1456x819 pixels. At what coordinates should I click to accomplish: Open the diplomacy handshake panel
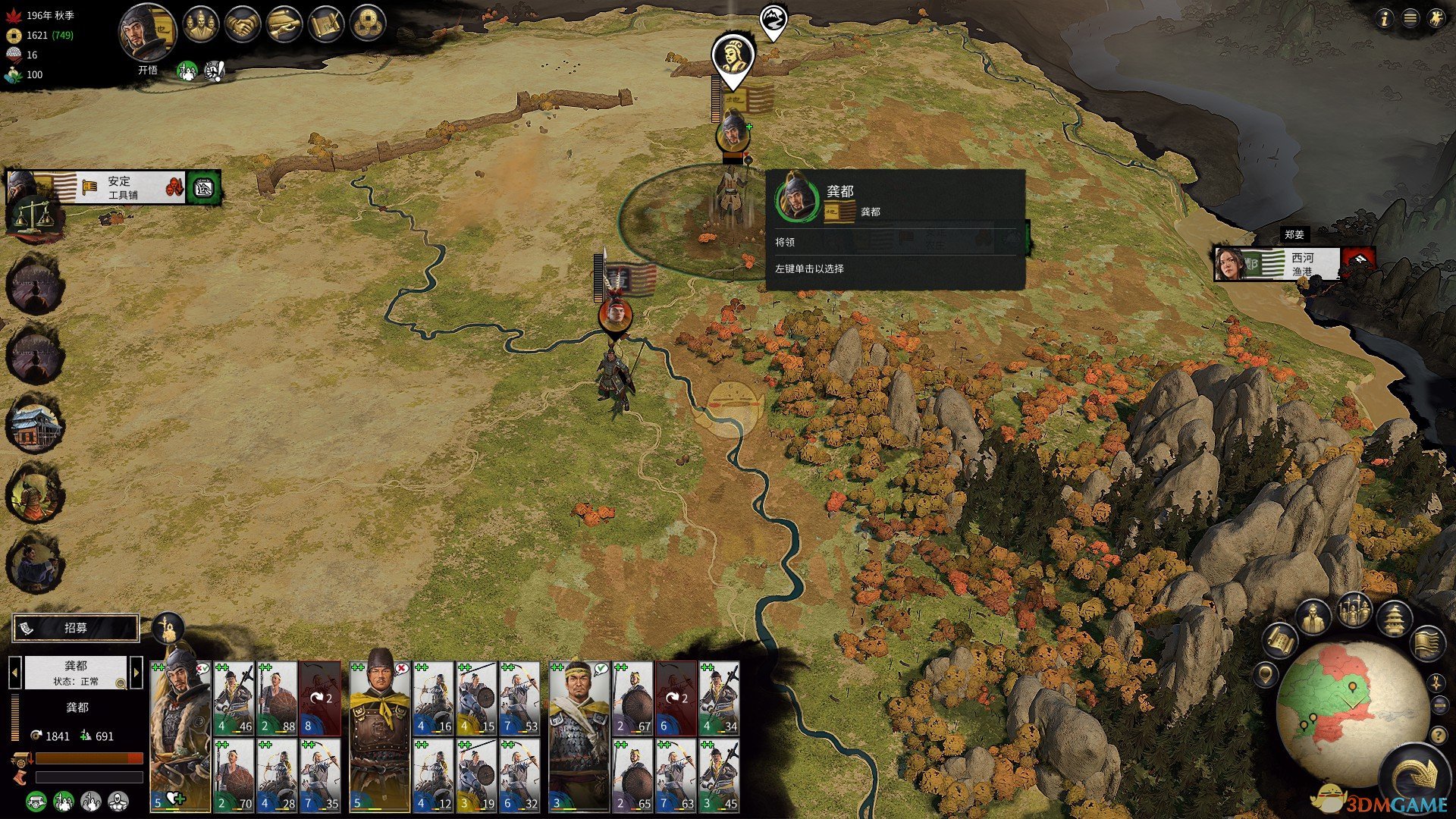pyautogui.click(x=243, y=25)
